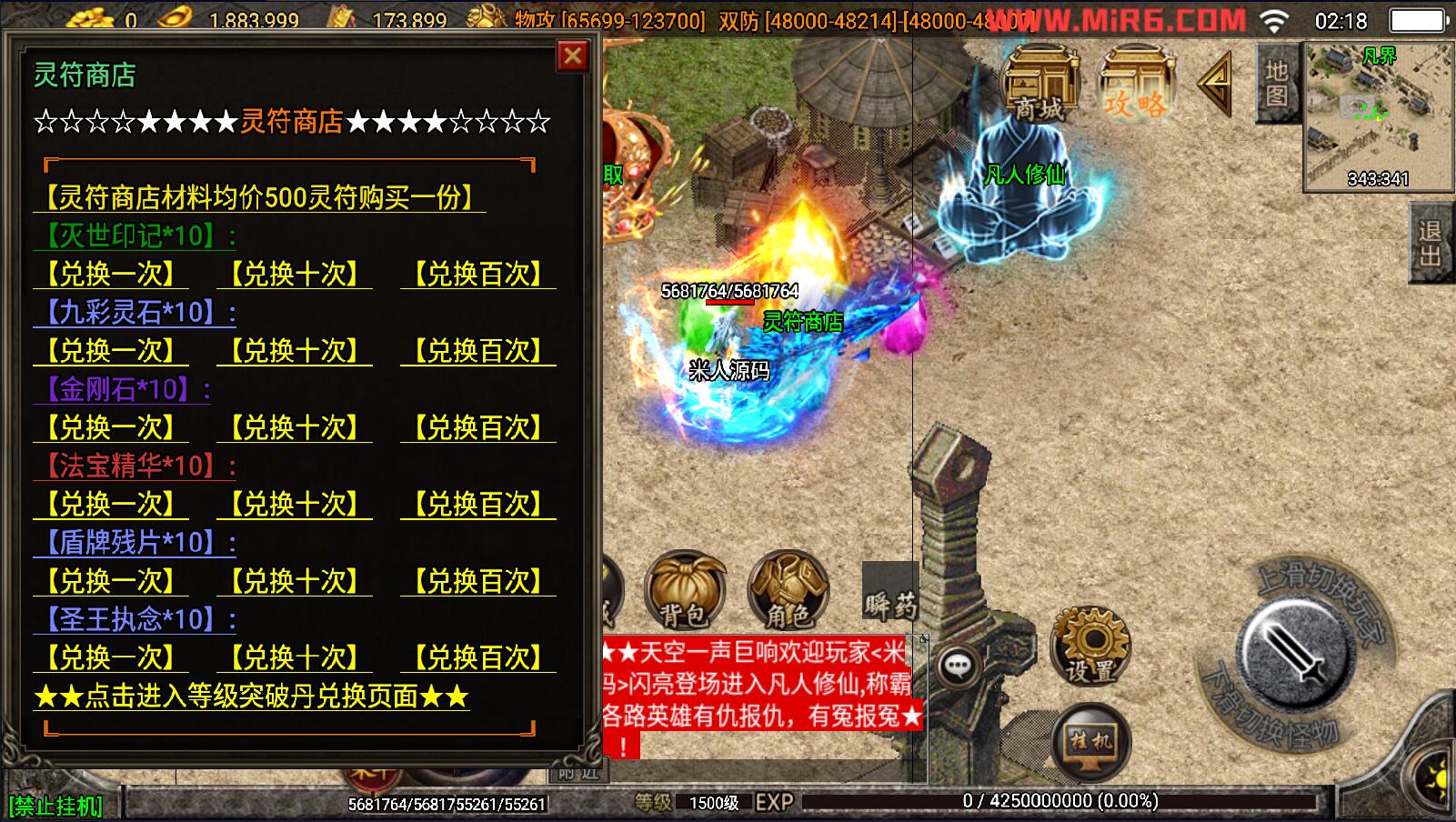Collapse the top icon row with the arrow
Screen dimensions: 1456x822
[x=1214, y=84]
